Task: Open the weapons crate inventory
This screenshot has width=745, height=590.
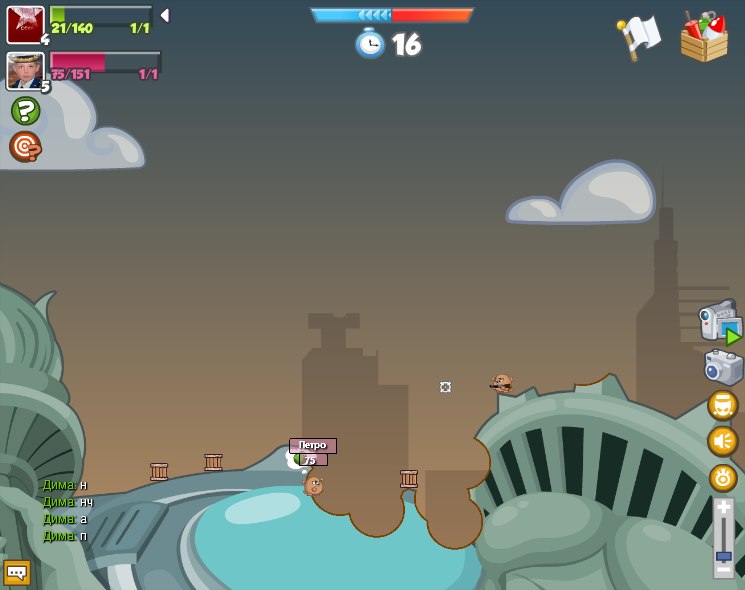Action: 703,38
